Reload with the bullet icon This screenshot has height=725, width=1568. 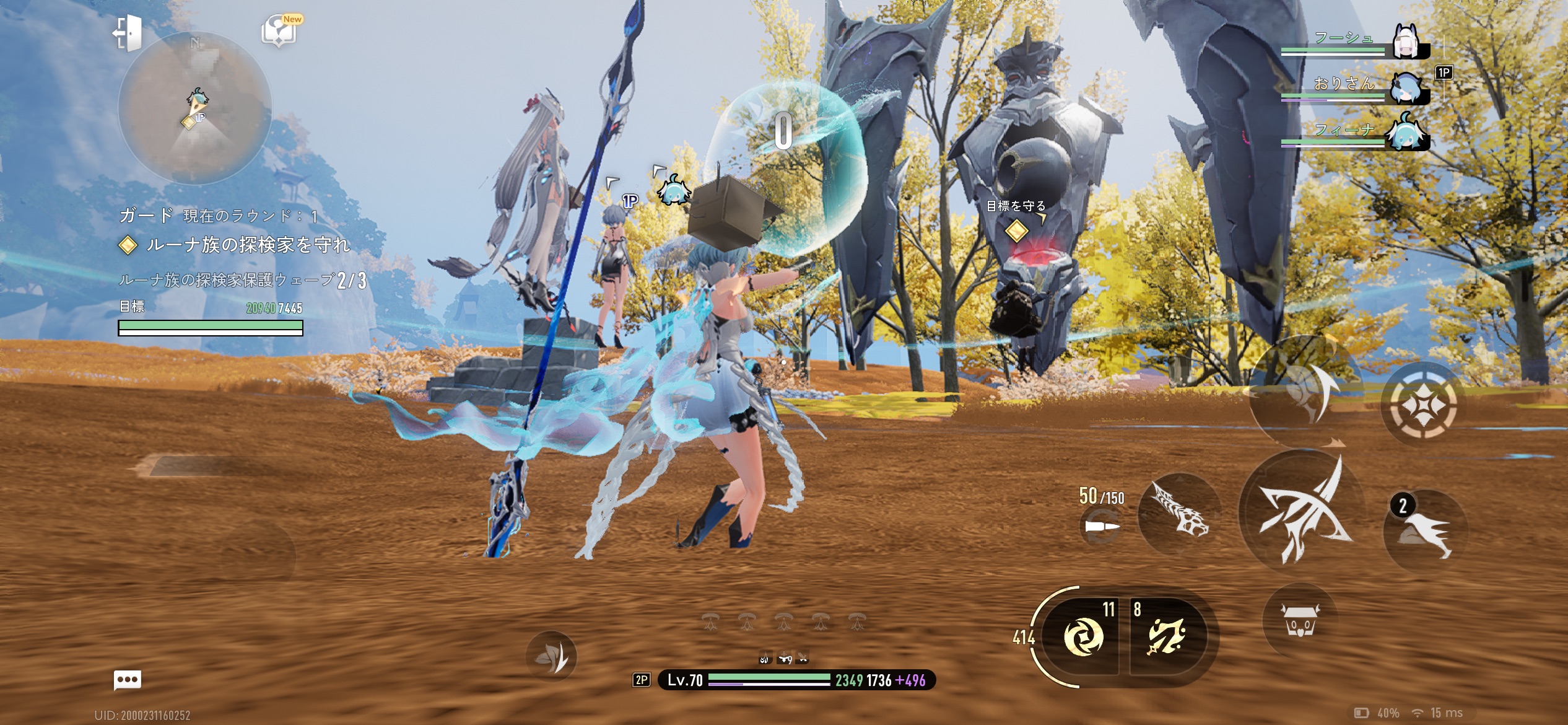(x=1102, y=527)
